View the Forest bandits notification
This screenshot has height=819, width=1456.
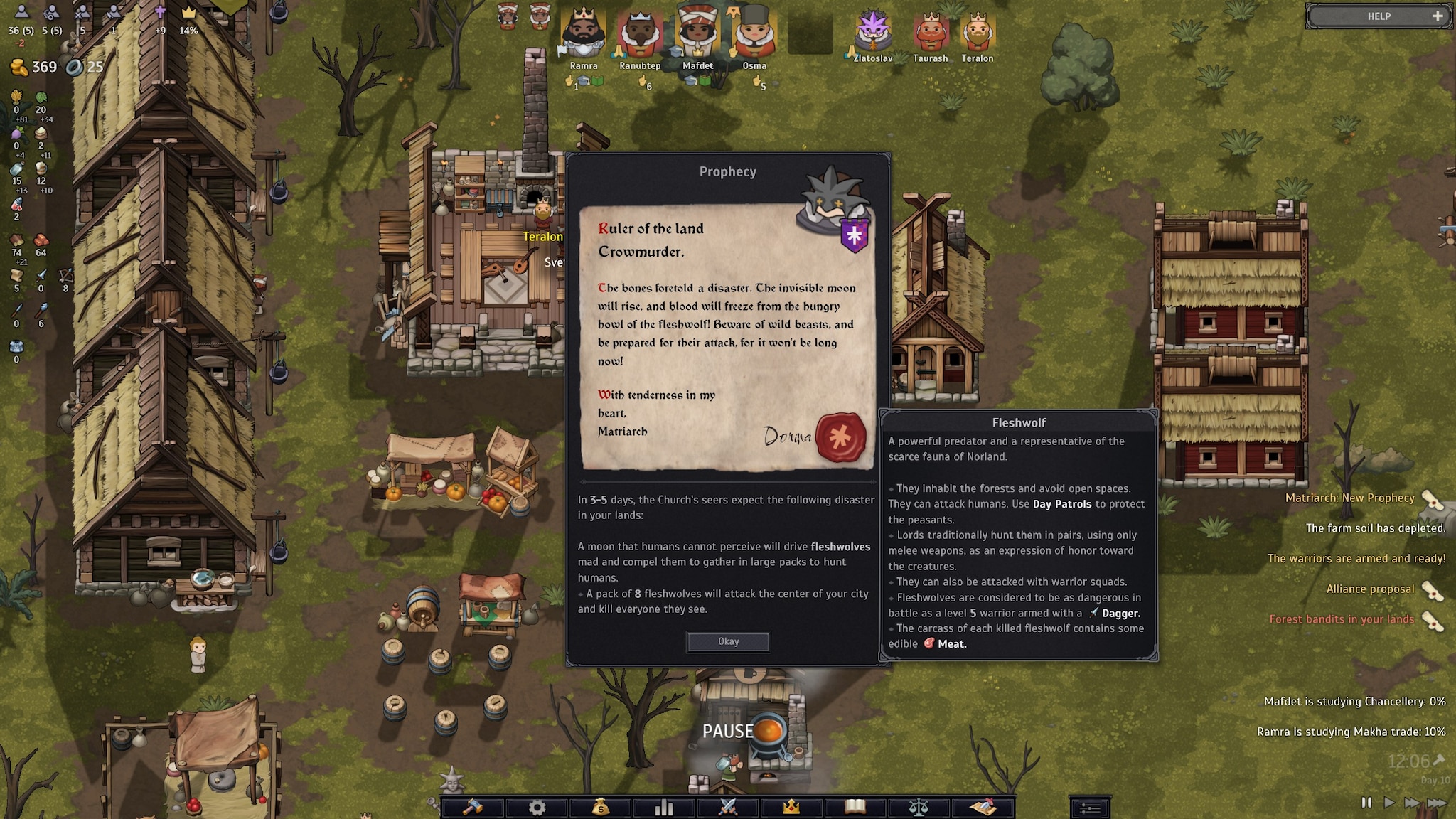1342,619
